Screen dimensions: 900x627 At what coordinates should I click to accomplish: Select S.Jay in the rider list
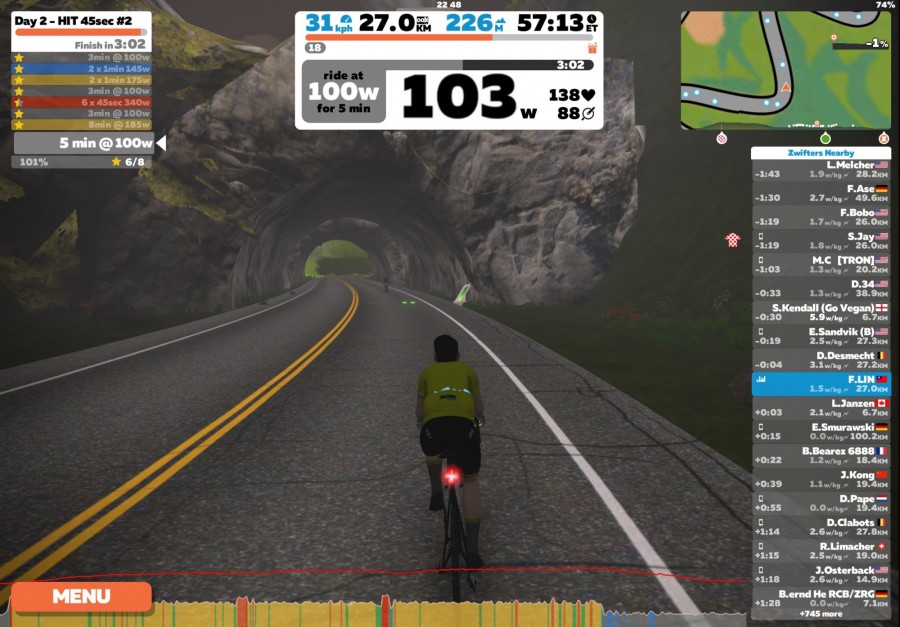(x=821, y=241)
